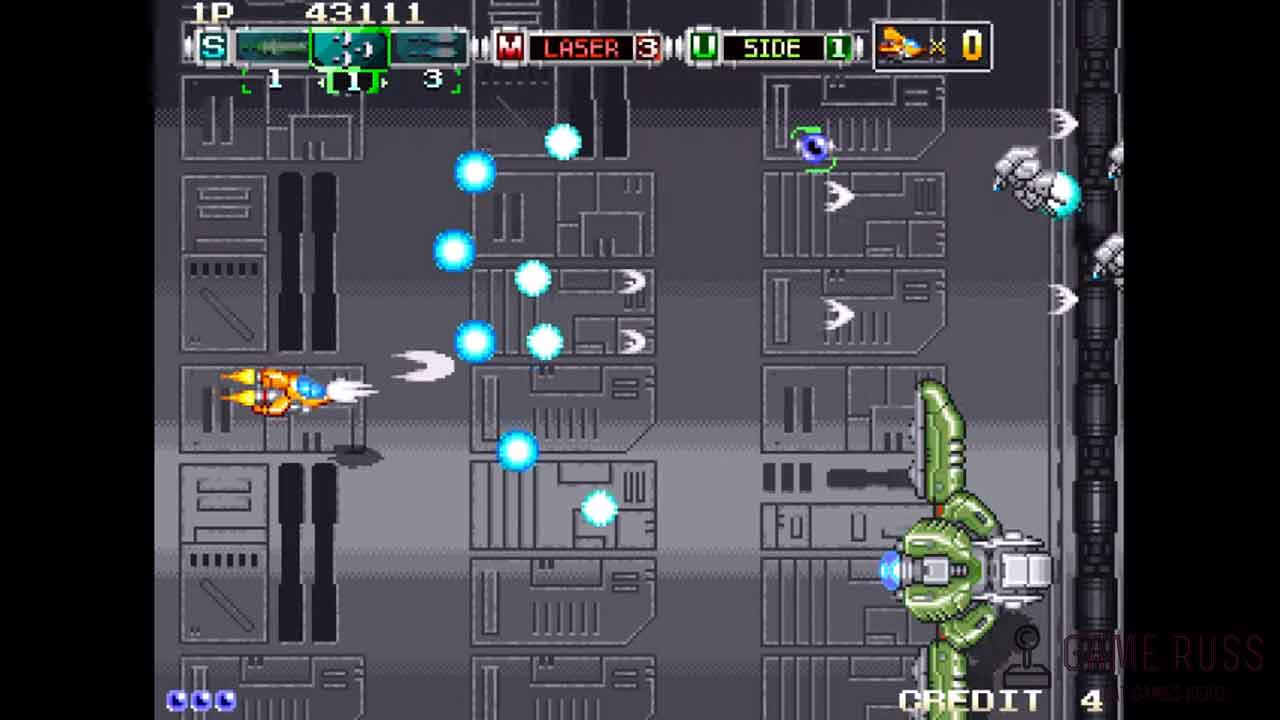Viewport: 1280px width, 720px height.
Task: Select the green SIDE unit indicator
Action: click(772, 48)
